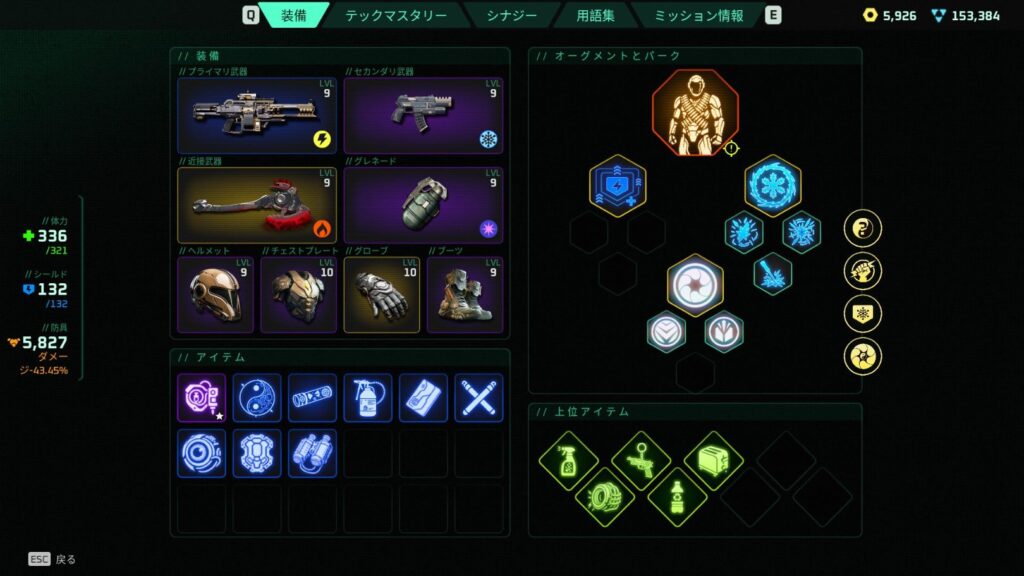Select the primary weapon rifle slot
Screen dimensions: 1024x576
[257, 116]
